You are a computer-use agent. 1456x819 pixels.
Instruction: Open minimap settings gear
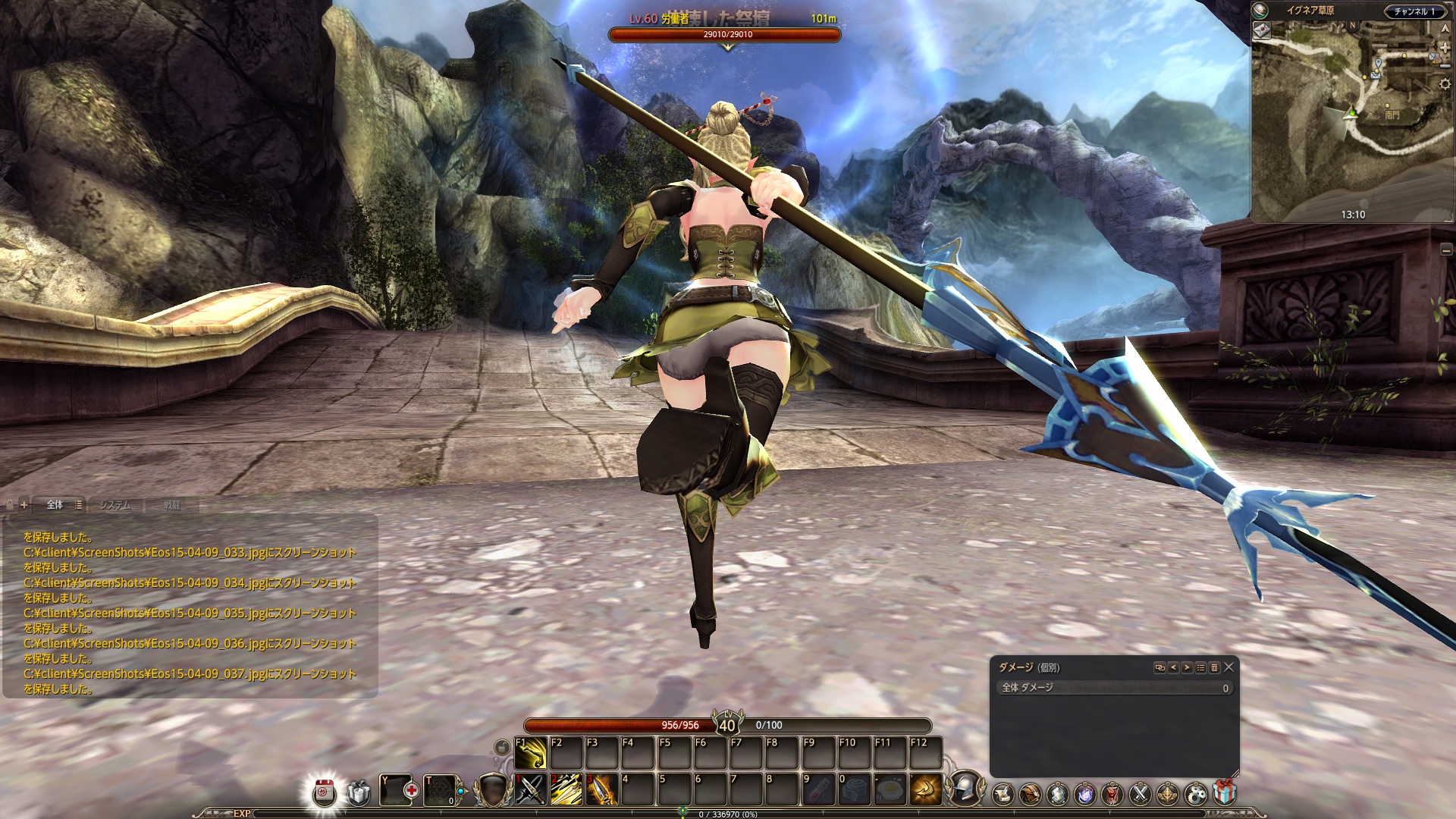pos(1445,84)
